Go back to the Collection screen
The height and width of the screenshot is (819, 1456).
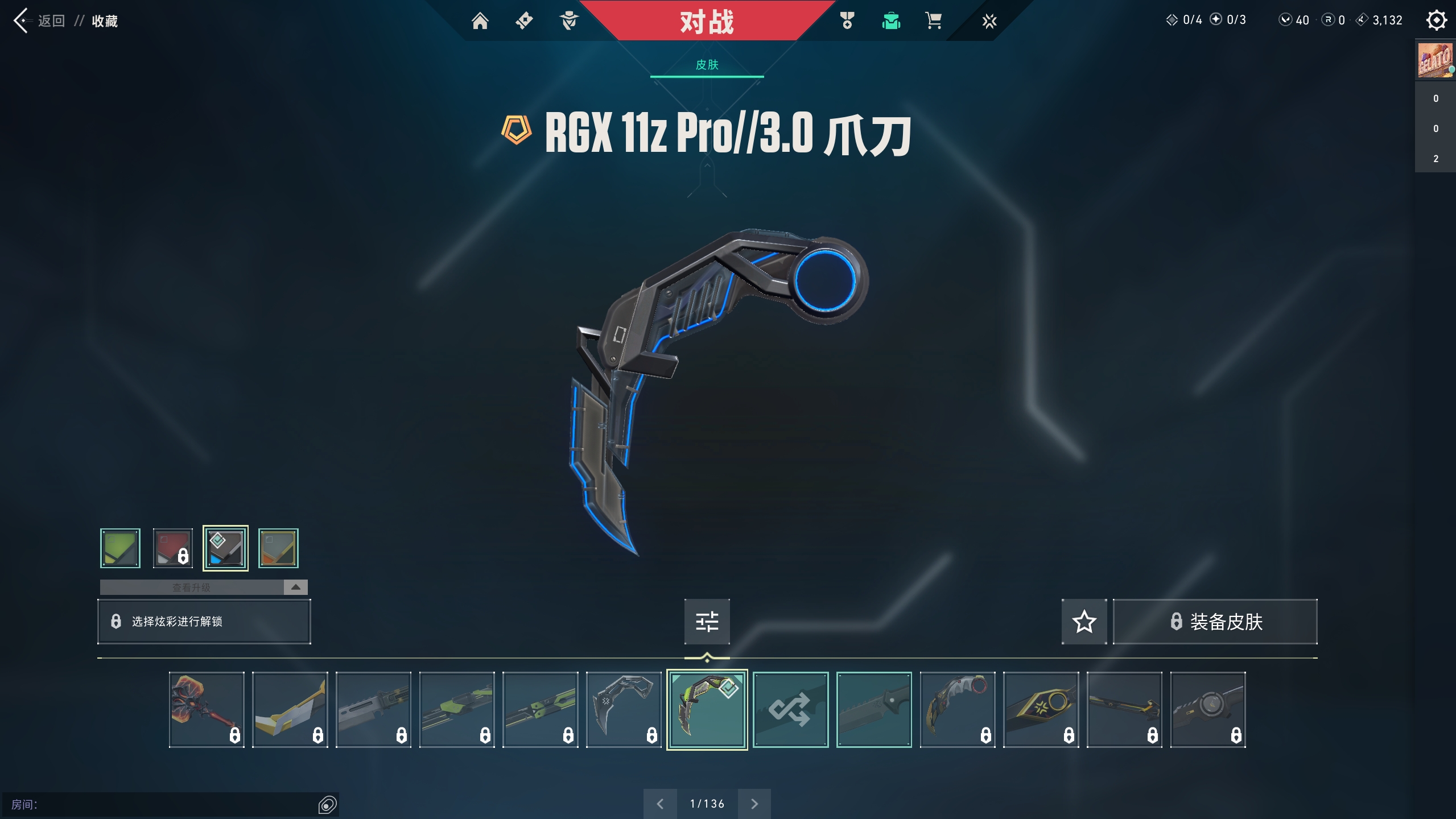[40, 21]
